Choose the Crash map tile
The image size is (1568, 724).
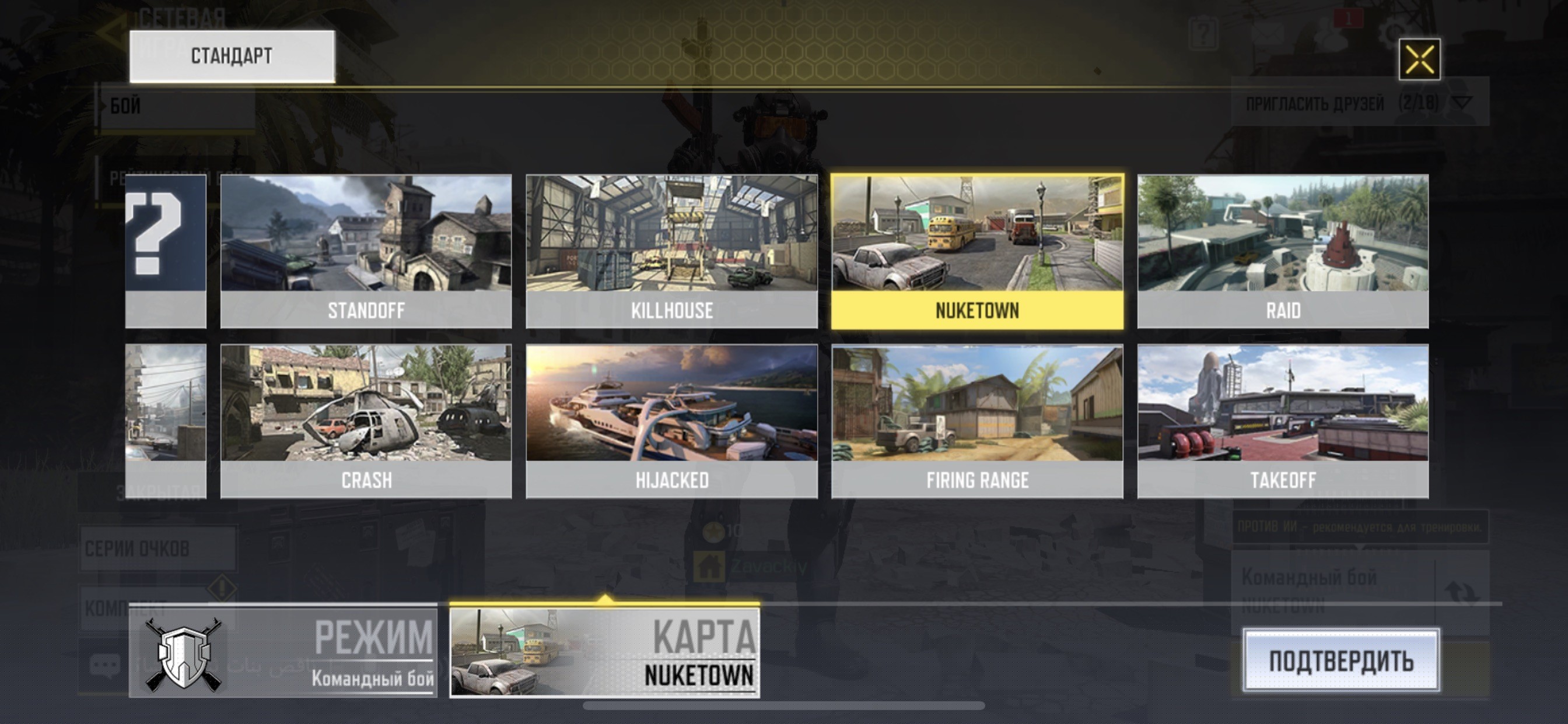coord(366,421)
